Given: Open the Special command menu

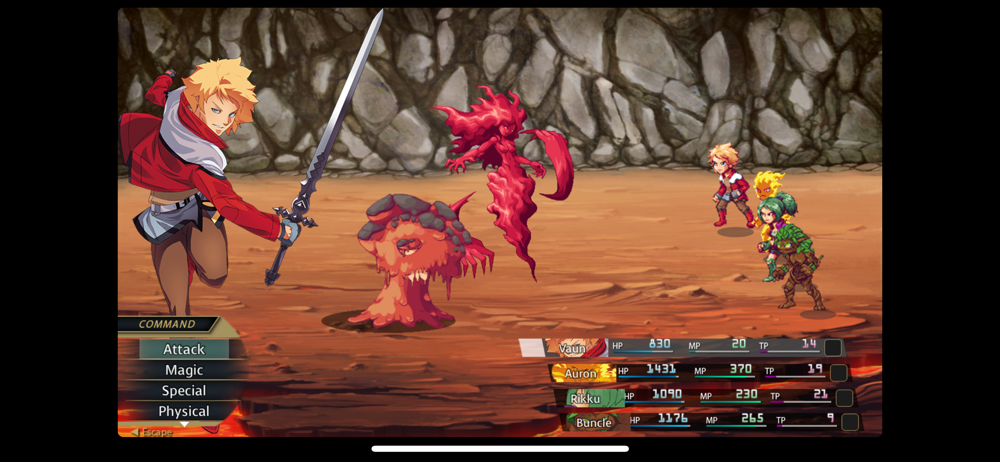Looking at the screenshot, I should (x=184, y=391).
